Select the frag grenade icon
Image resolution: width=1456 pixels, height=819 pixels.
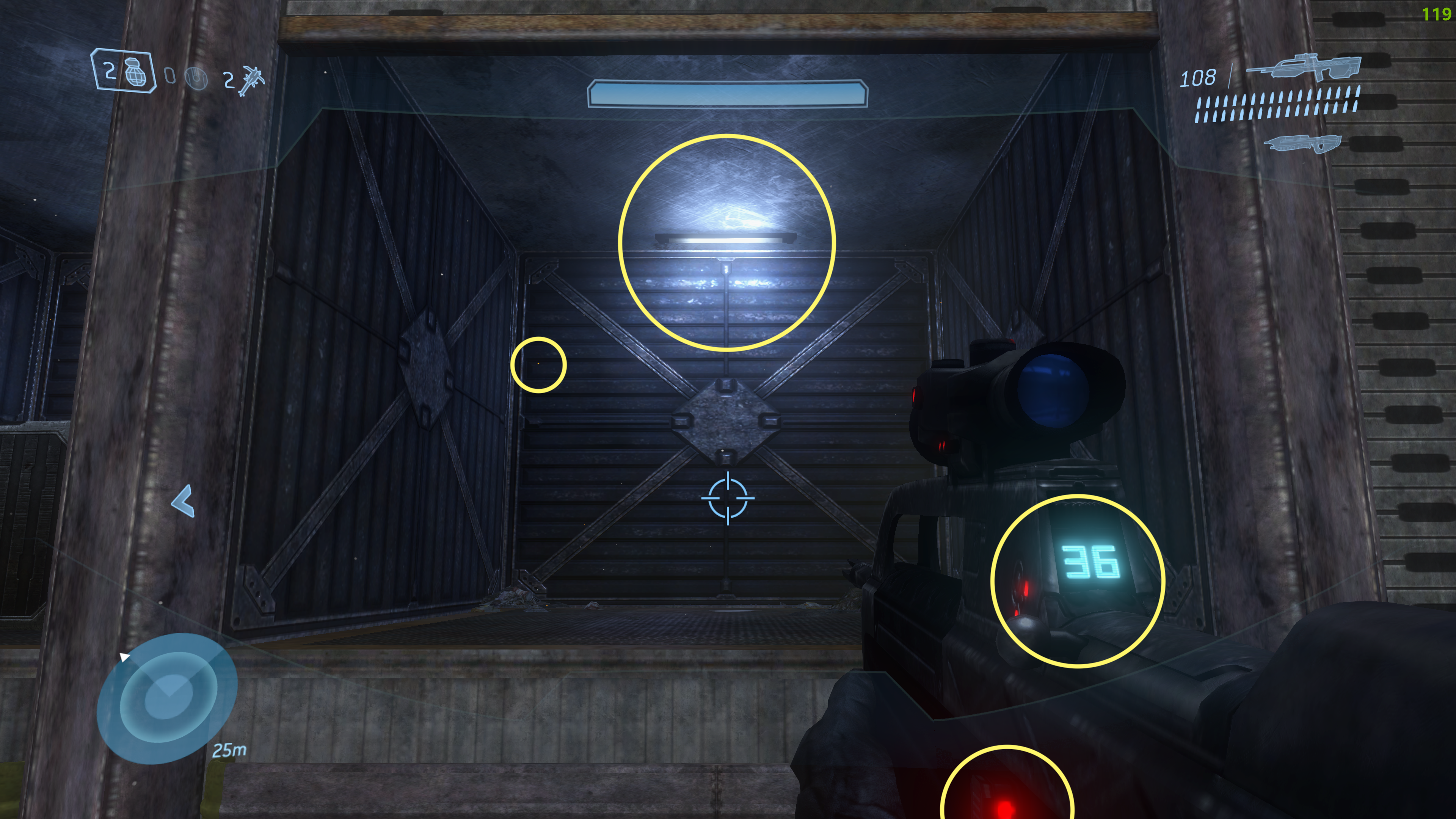tap(135, 72)
